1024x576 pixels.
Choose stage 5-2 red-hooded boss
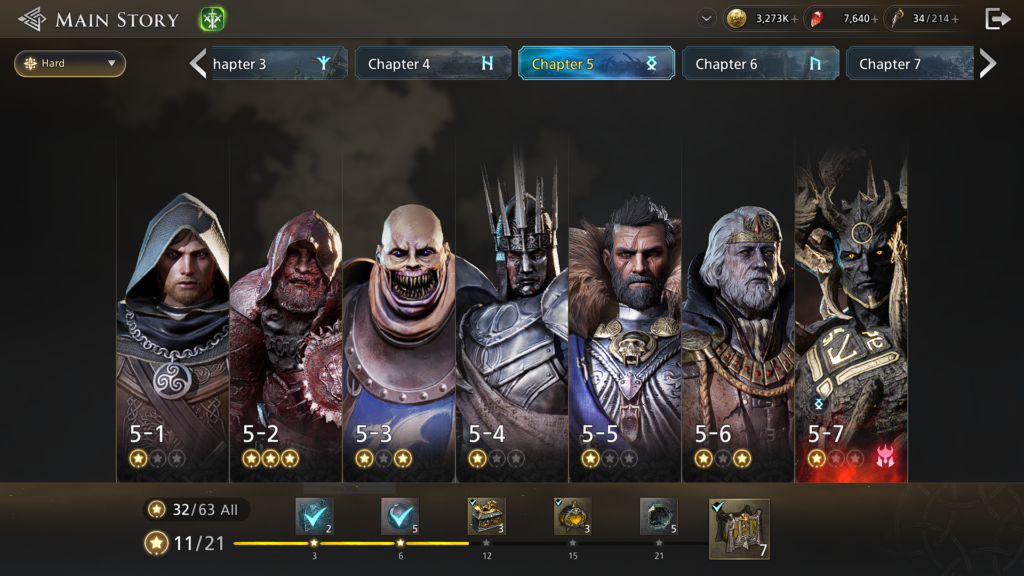tap(285, 310)
